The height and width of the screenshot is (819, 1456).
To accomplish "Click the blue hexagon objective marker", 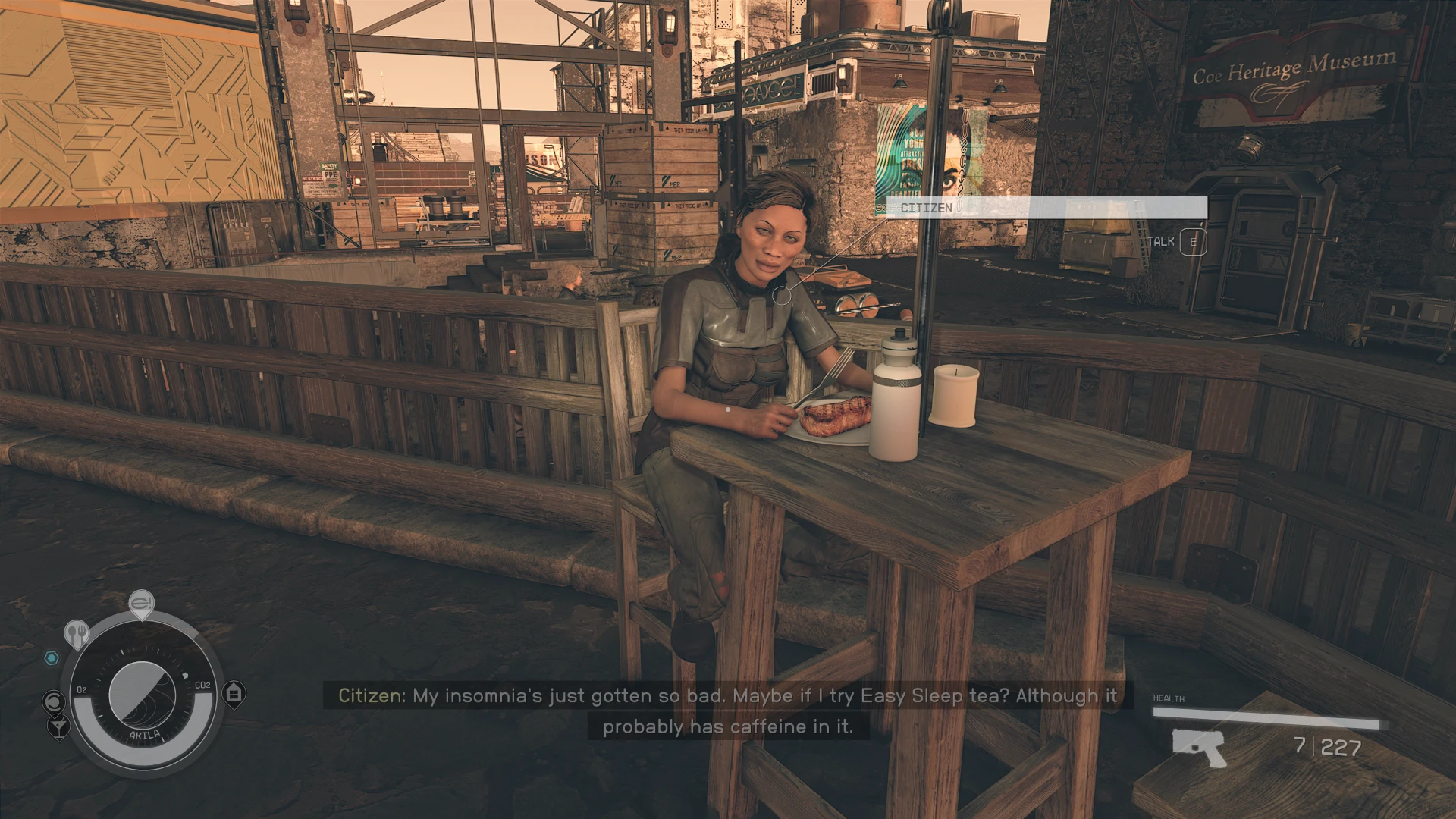I will pyautogui.click(x=51, y=657).
